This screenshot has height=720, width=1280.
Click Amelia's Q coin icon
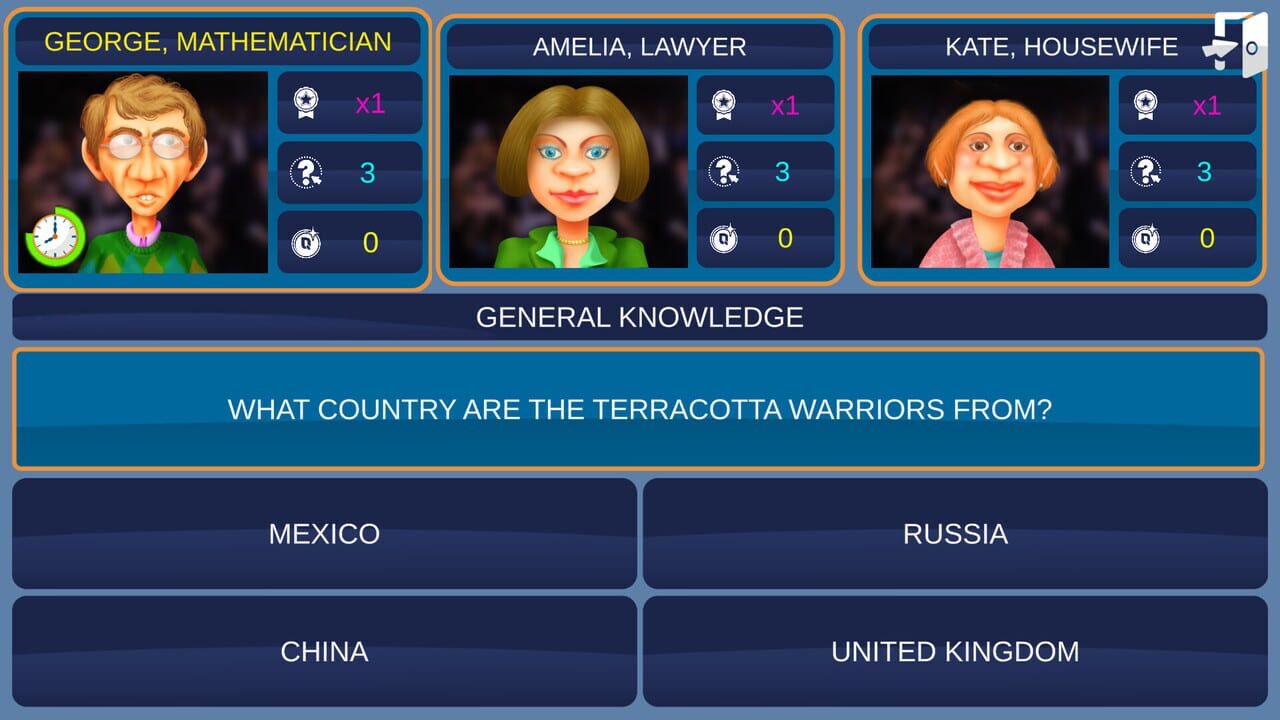click(725, 239)
